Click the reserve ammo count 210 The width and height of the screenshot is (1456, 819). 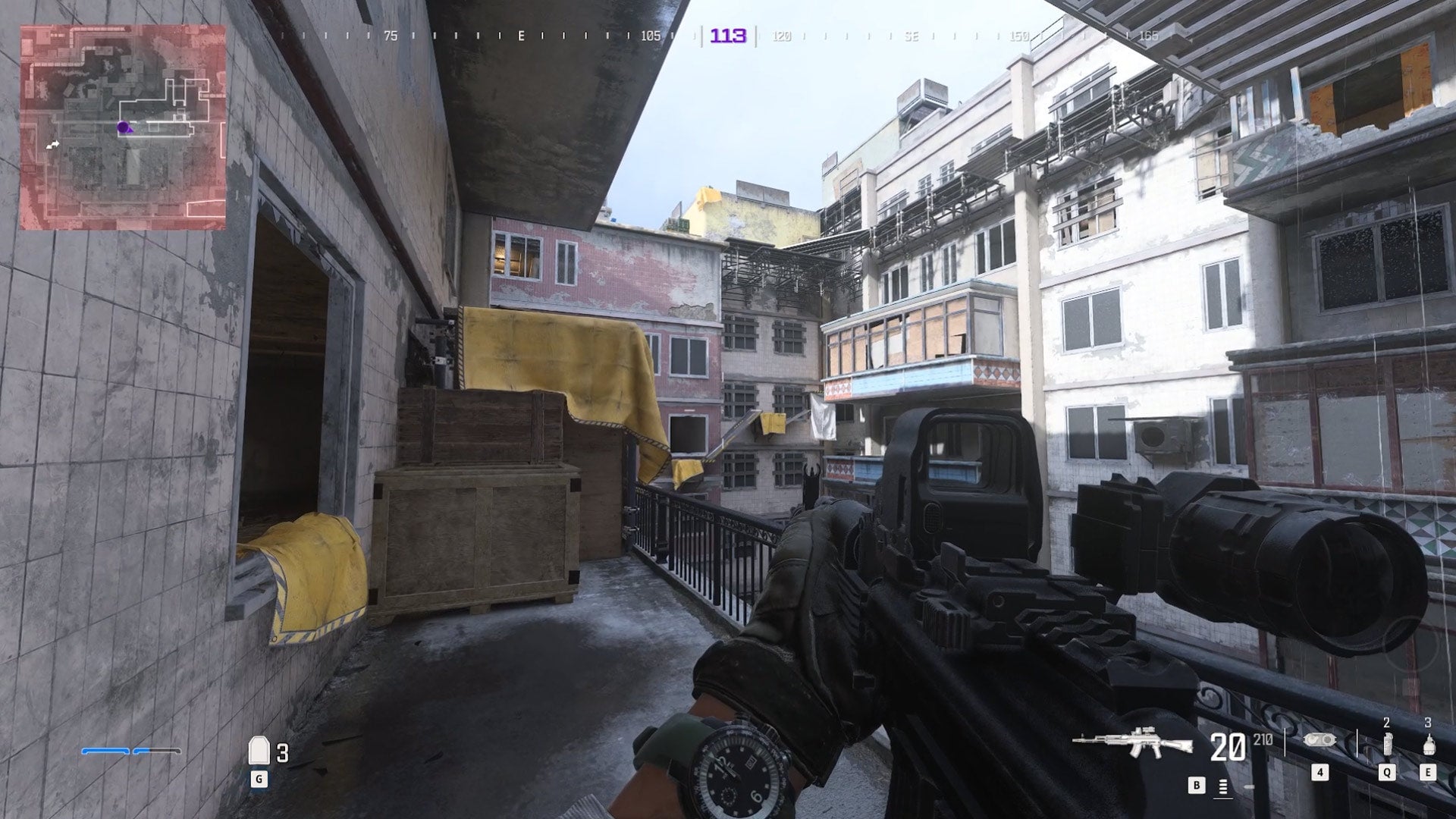click(x=1262, y=738)
